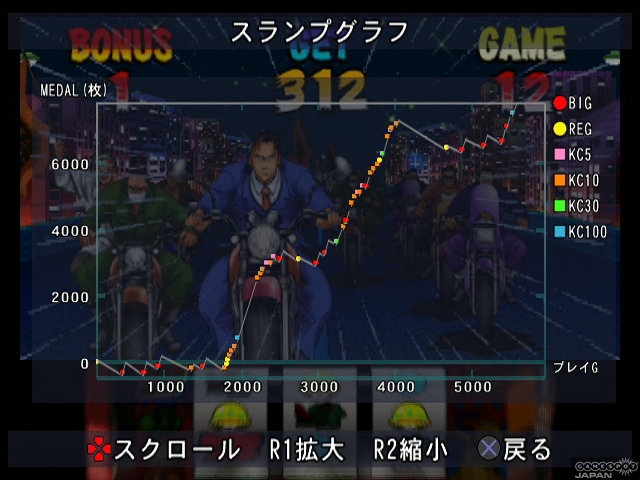Select the REG legend entry

coord(572,129)
